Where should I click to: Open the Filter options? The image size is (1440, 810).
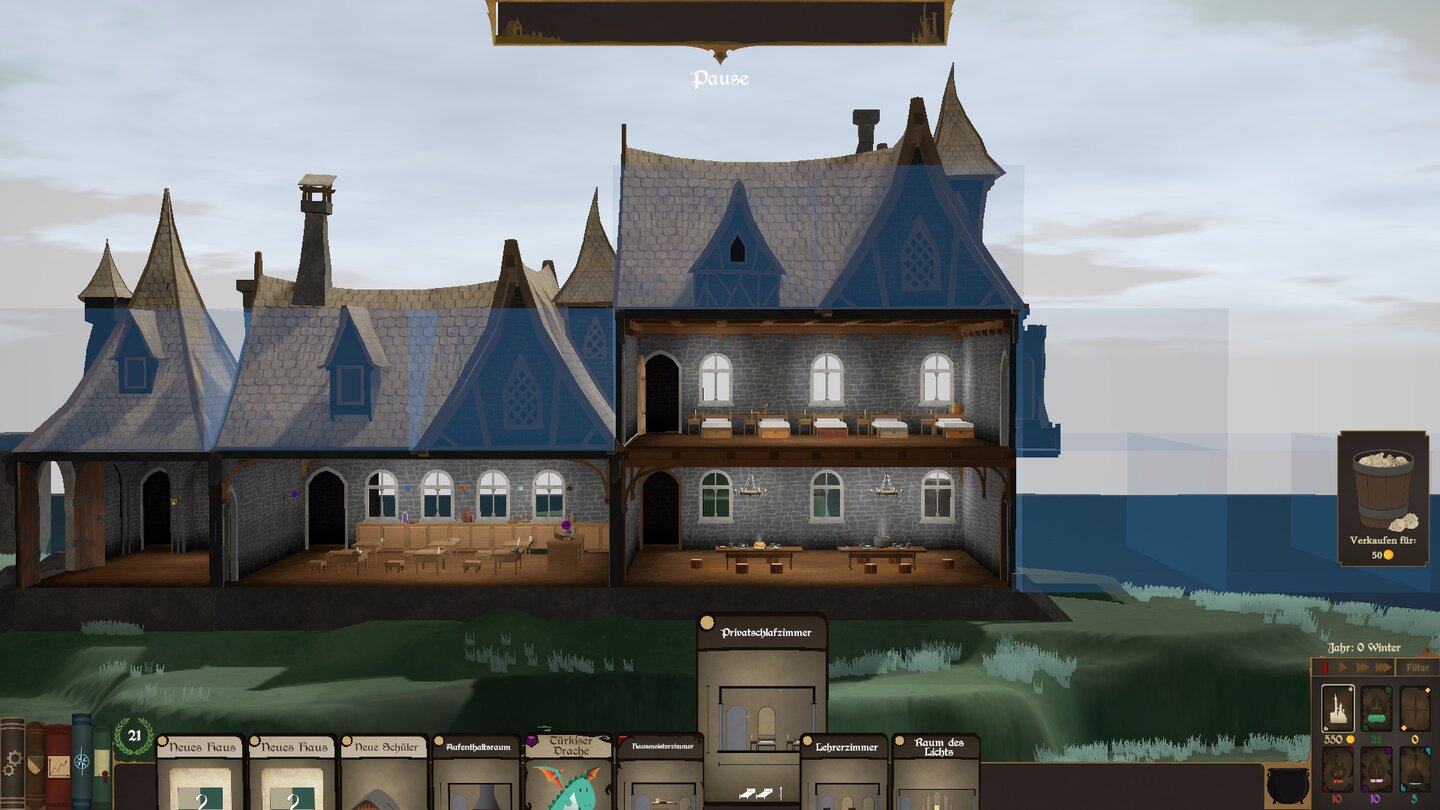click(1418, 668)
